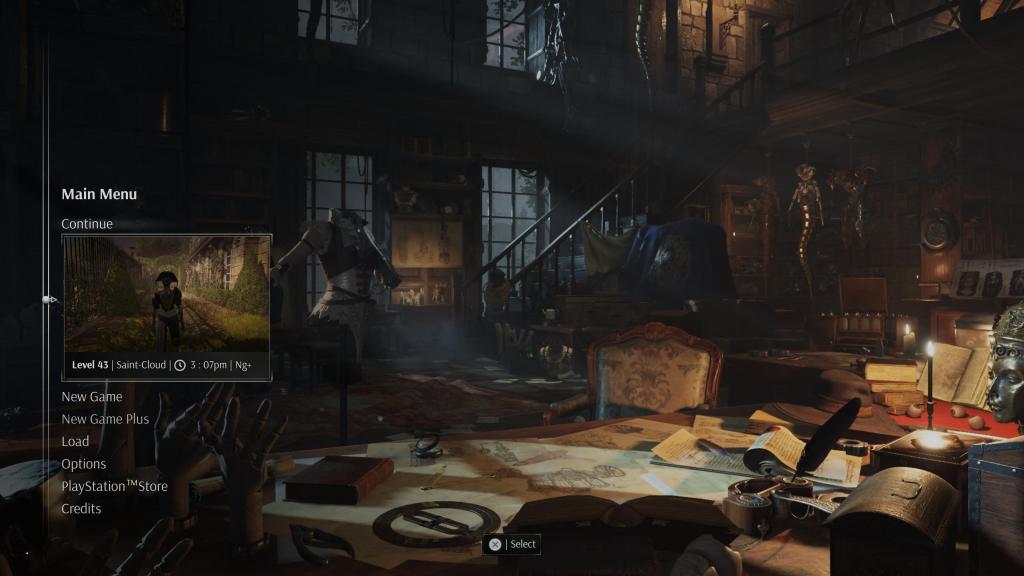Image resolution: width=1024 pixels, height=576 pixels.
Task: Choose New Game Plus
Action: (105, 419)
